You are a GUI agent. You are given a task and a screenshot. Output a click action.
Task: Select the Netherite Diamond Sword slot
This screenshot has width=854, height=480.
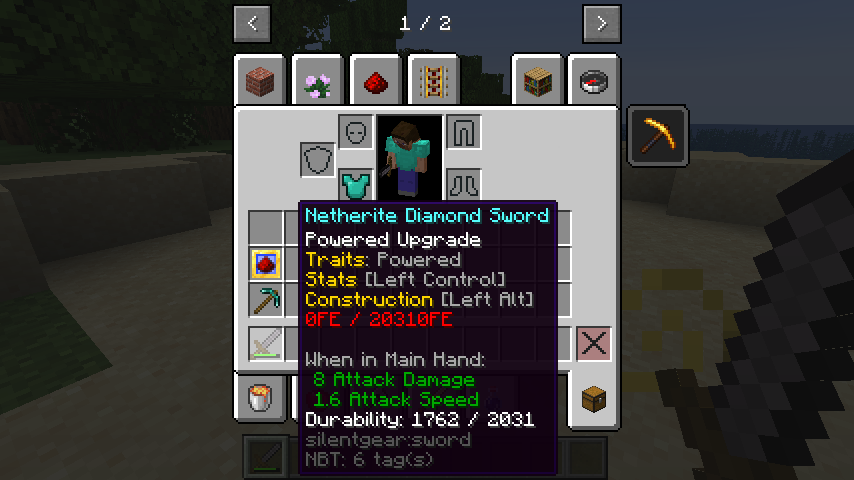tap(266, 344)
